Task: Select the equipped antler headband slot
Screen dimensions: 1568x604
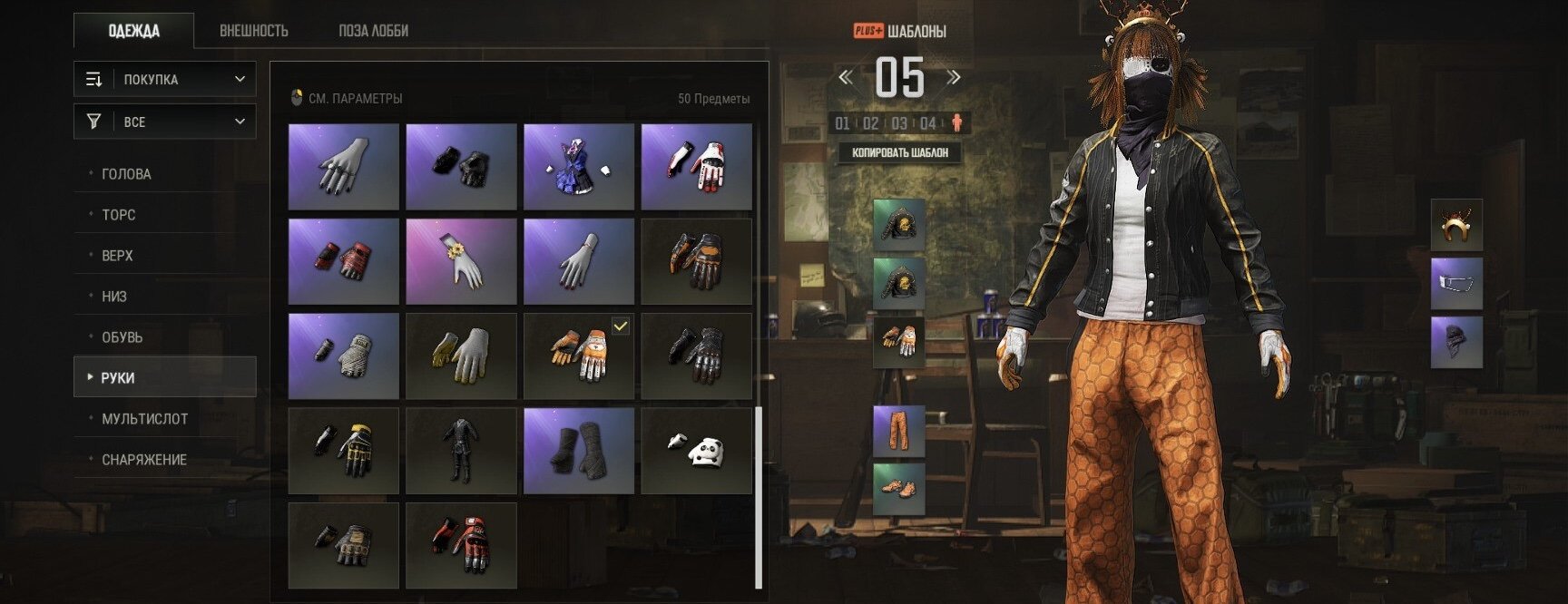Action: (1456, 225)
